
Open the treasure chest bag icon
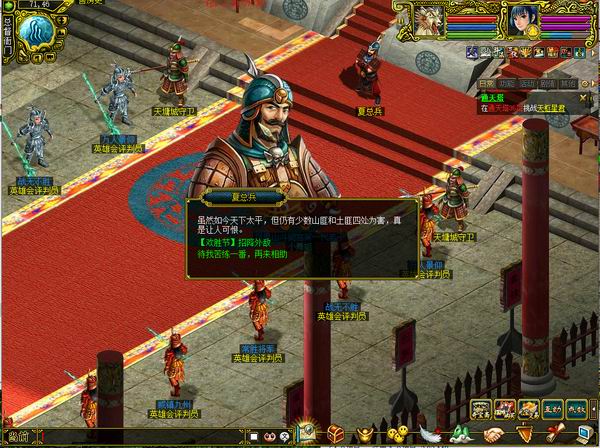335,435
